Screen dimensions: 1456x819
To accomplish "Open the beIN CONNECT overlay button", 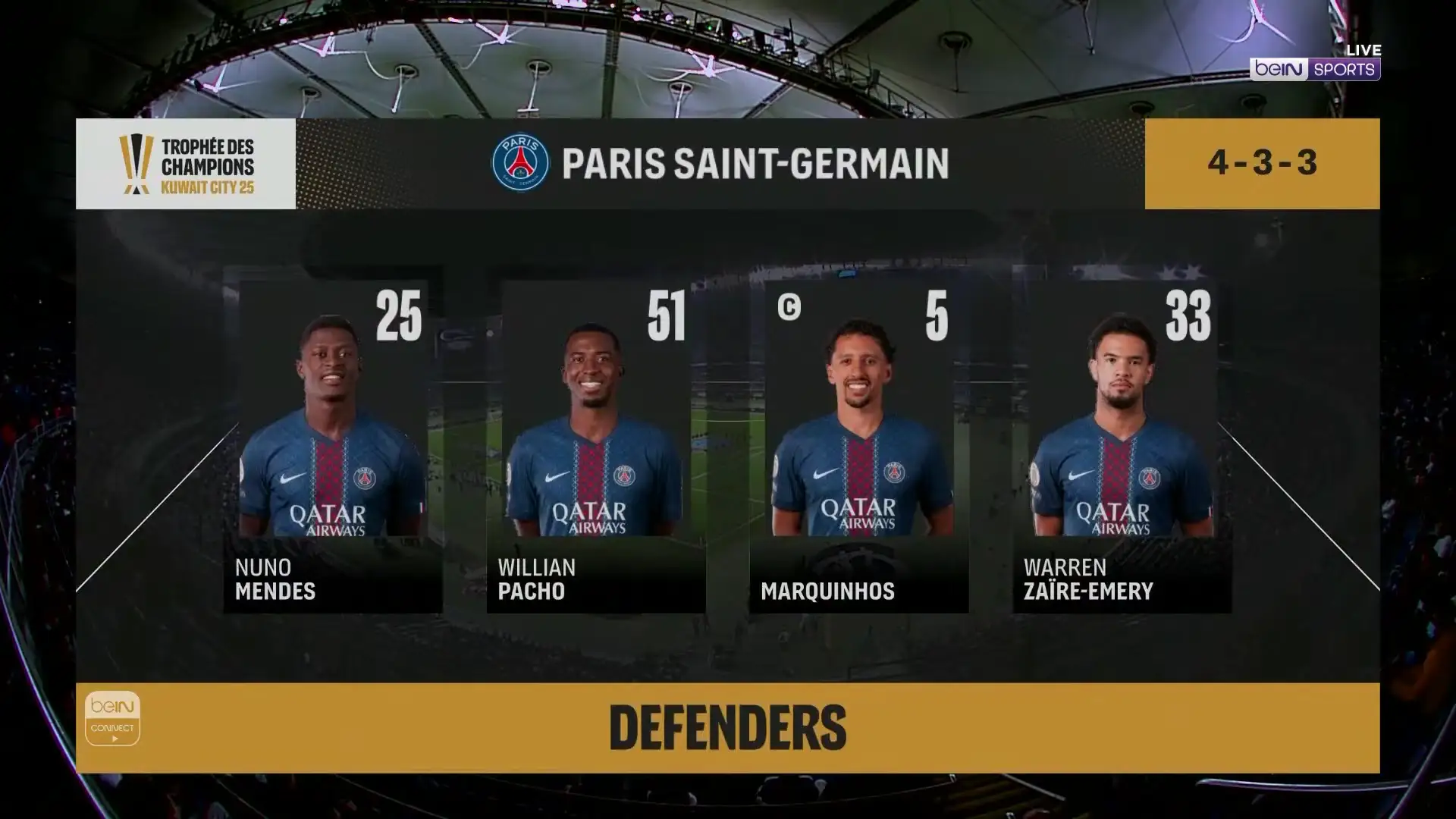I will pyautogui.click(x=112, y=718).
